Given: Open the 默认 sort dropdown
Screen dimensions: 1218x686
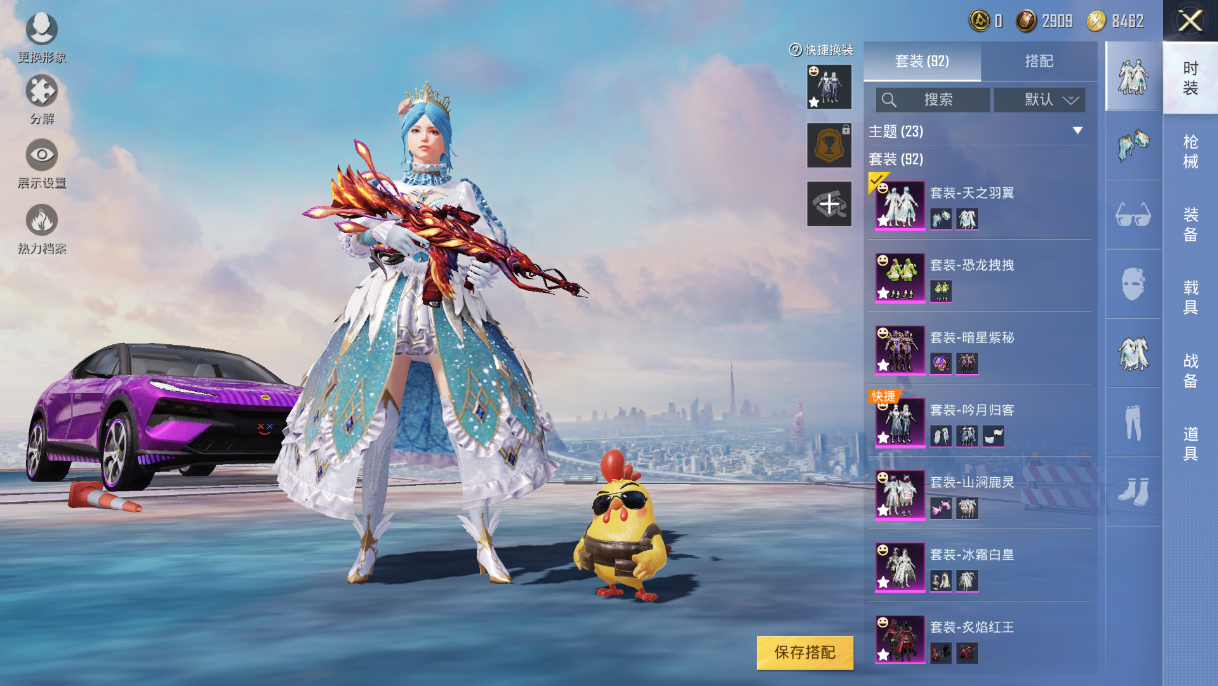Looking at the screenshot, I should [1040, 100].
